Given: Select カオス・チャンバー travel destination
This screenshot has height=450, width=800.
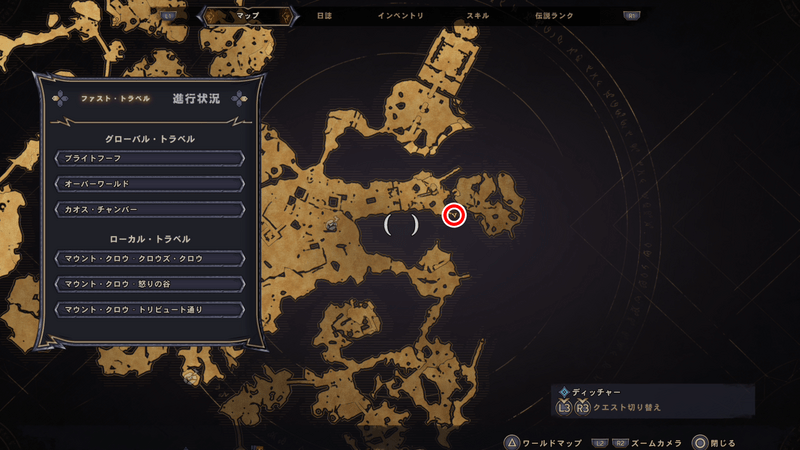Looking at the screenshot, I should coord(149,208).
